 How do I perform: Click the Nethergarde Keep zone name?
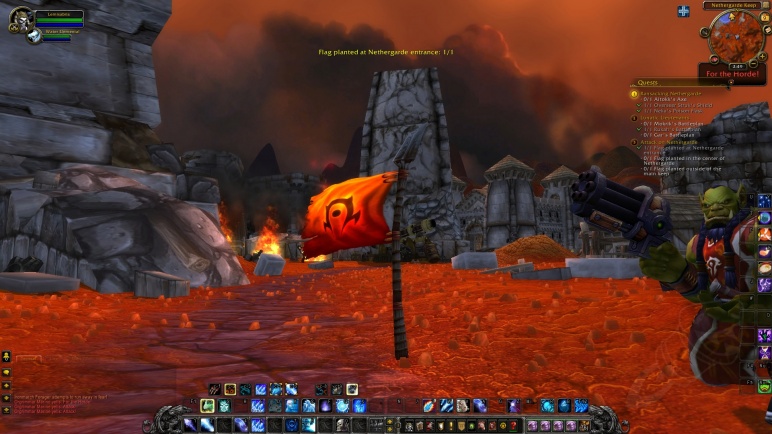point(734,6)
